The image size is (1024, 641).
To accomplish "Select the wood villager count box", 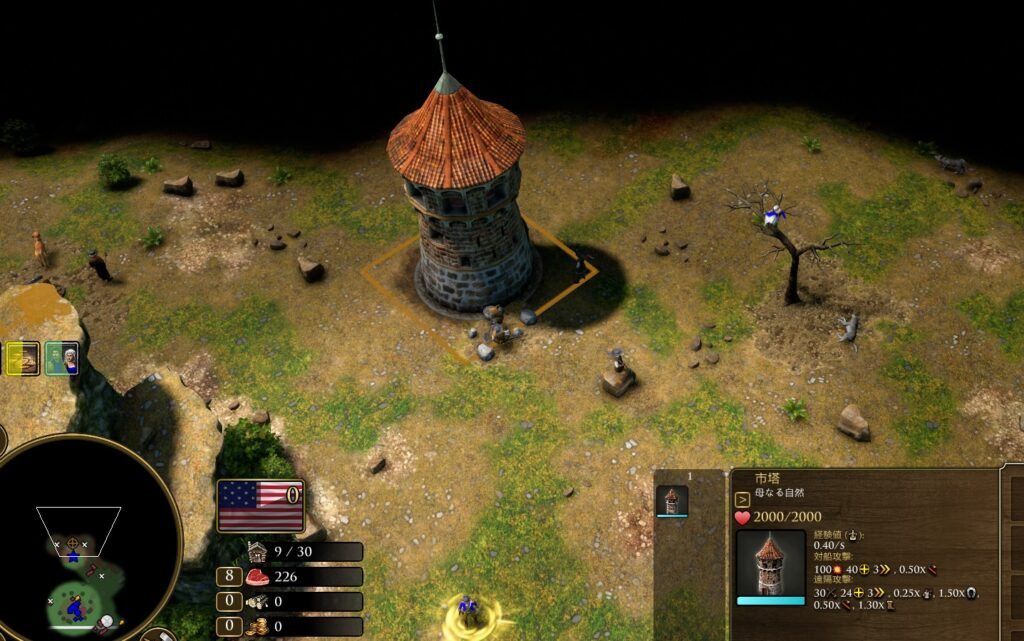I will click(227, 602).
